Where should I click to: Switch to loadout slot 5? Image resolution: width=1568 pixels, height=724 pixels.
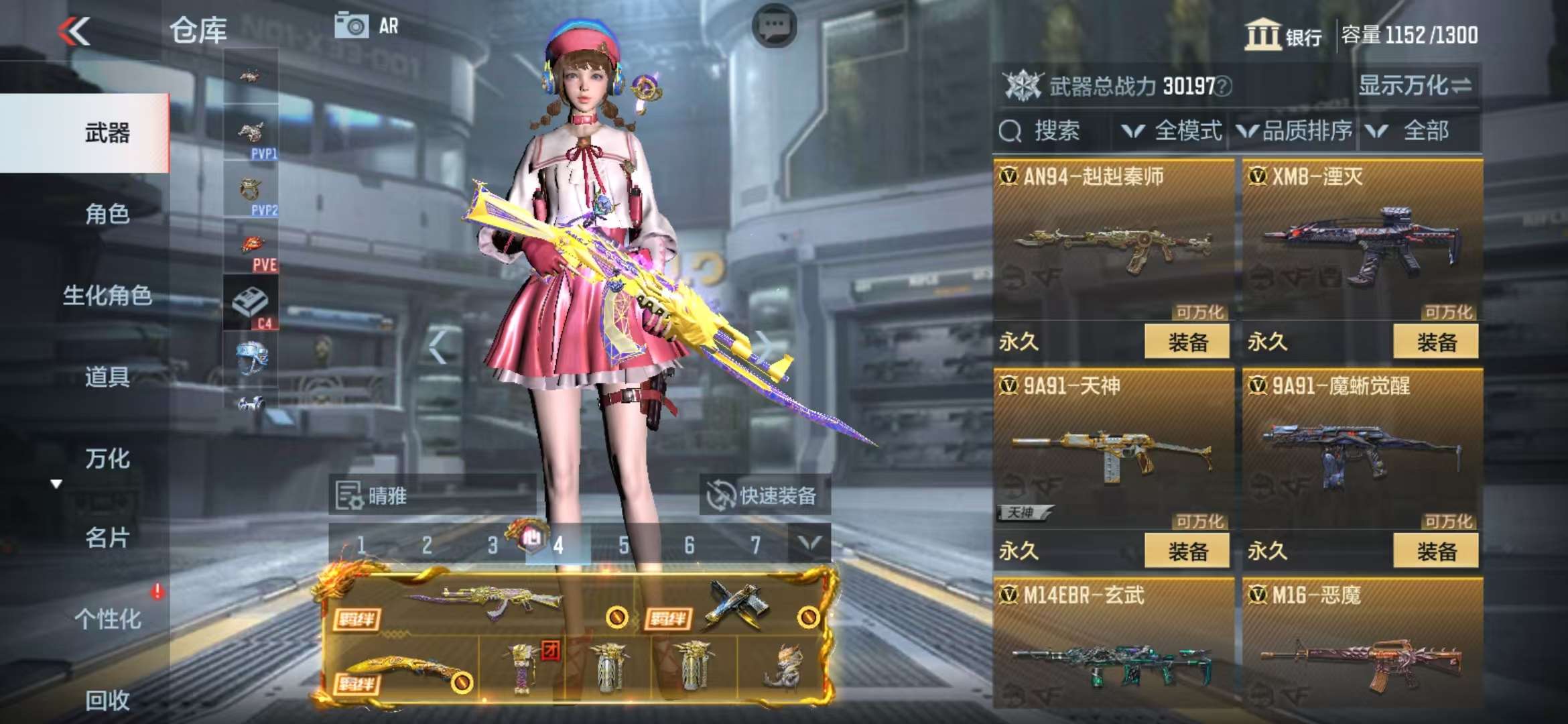624,545
